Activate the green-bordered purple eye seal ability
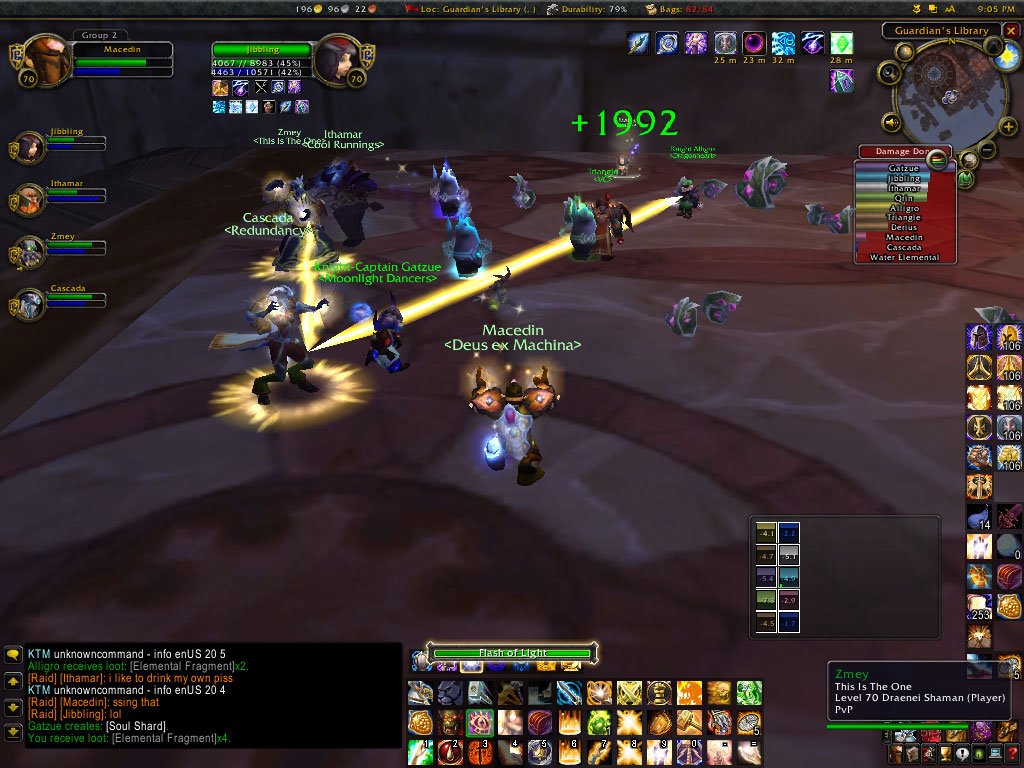This screenshot has width=1024, height=768. 481,722
